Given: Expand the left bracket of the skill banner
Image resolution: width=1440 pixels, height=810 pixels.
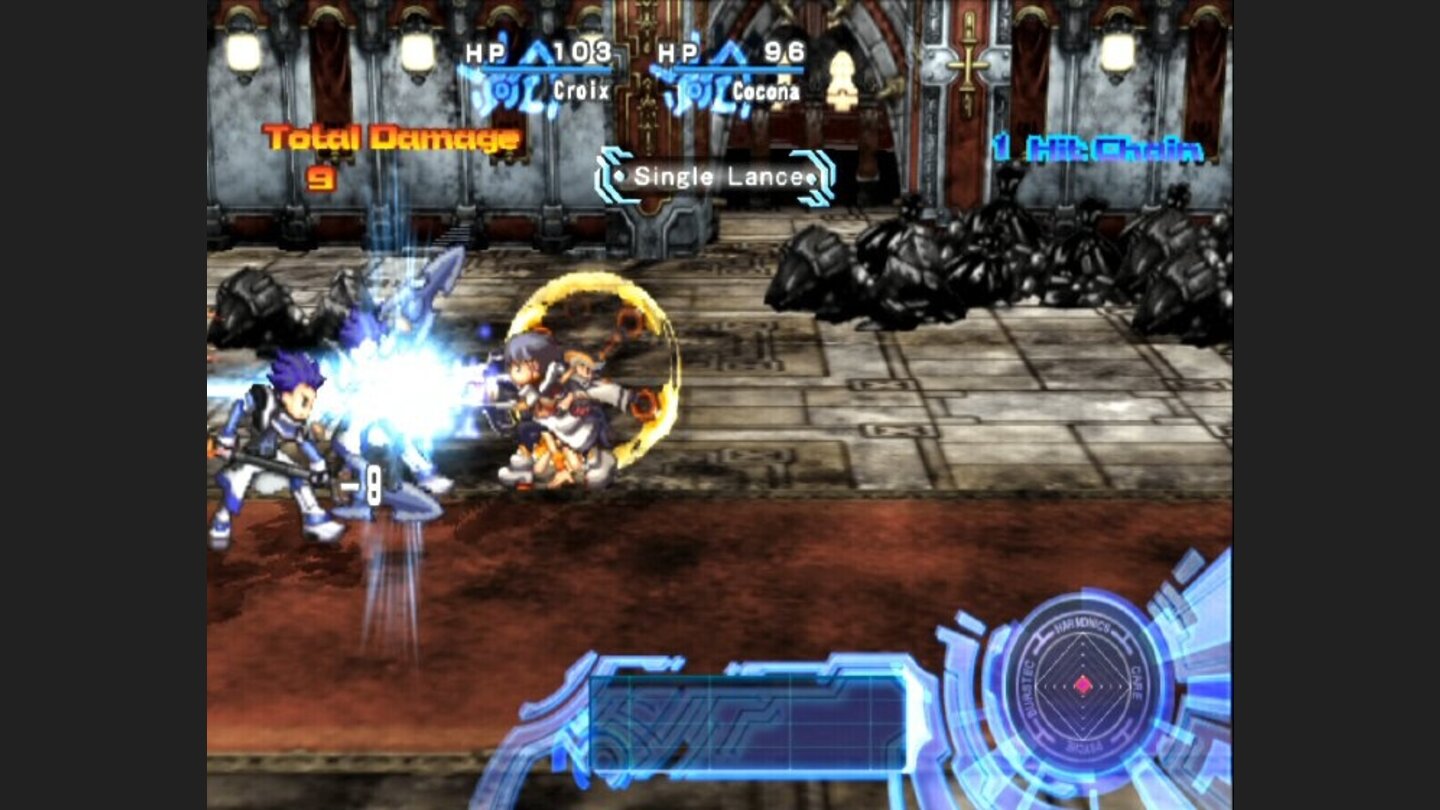Looking at the screenshot, I should pyautogui.click(x=609, y=176).
